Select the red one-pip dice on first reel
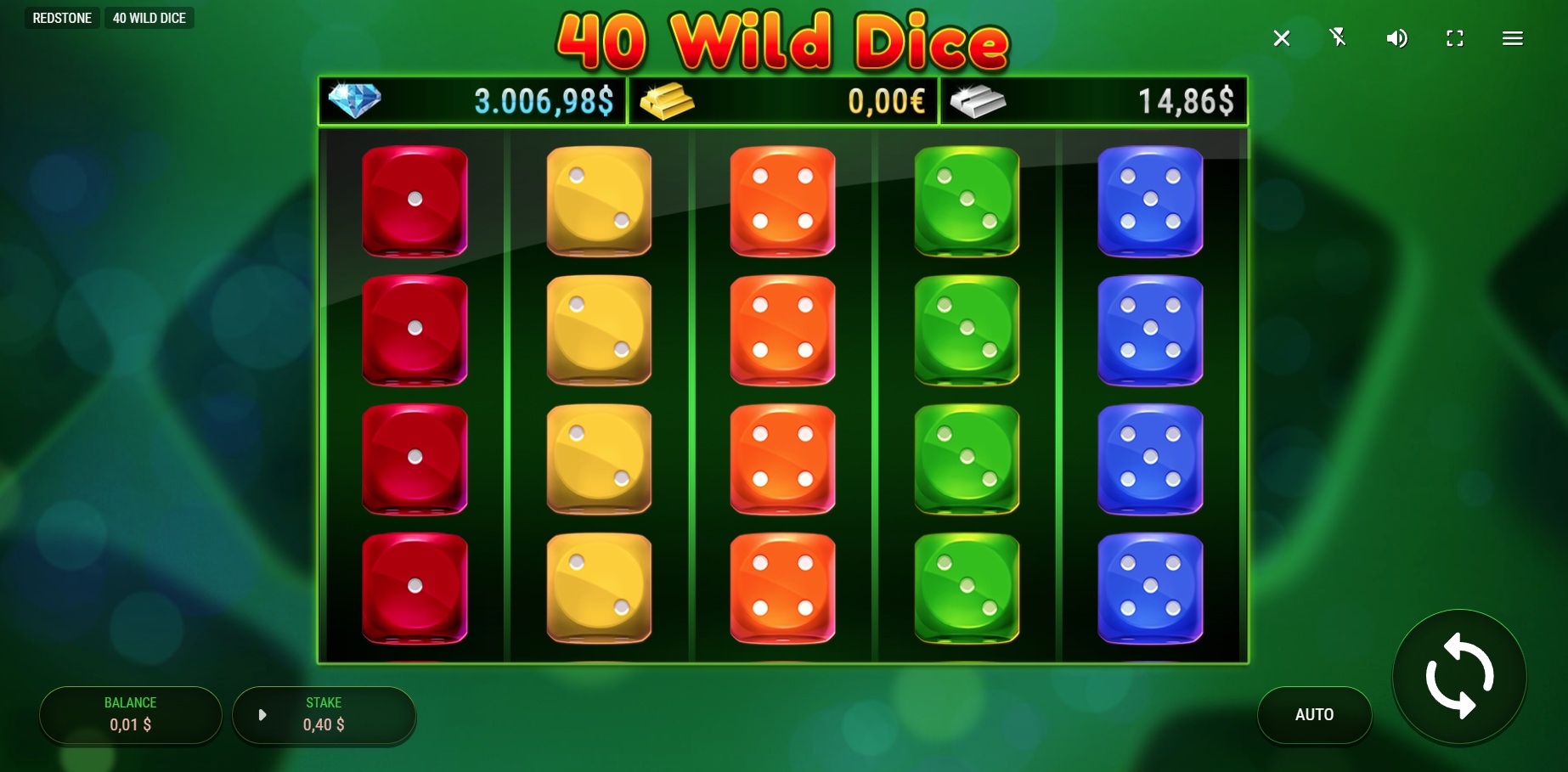This screenshot has height=772, width=1568. 415,202
